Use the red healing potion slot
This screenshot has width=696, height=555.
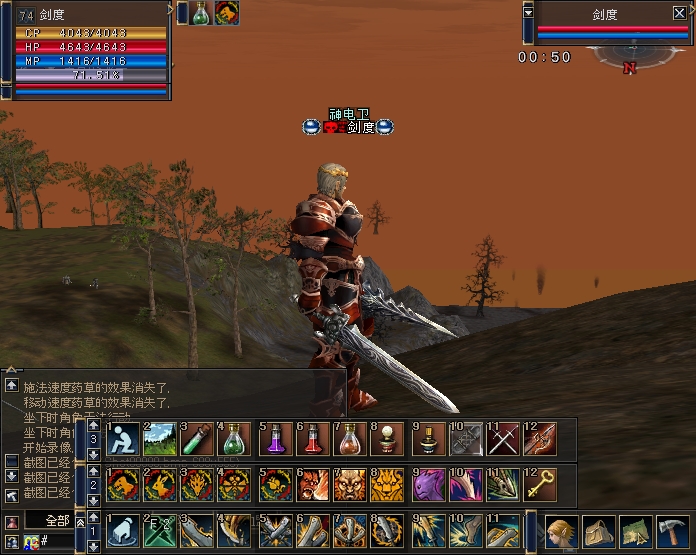[x=312, y=439]
